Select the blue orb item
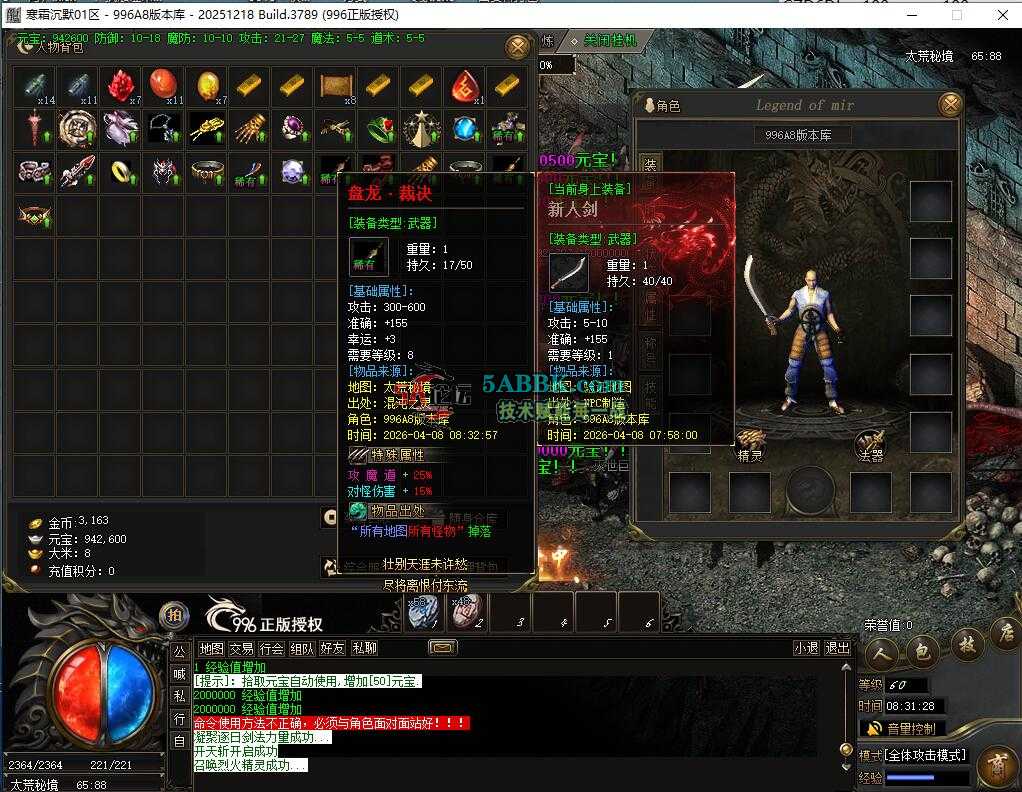1022x792 pixels. pyautogui.click(x=465, y=129)
